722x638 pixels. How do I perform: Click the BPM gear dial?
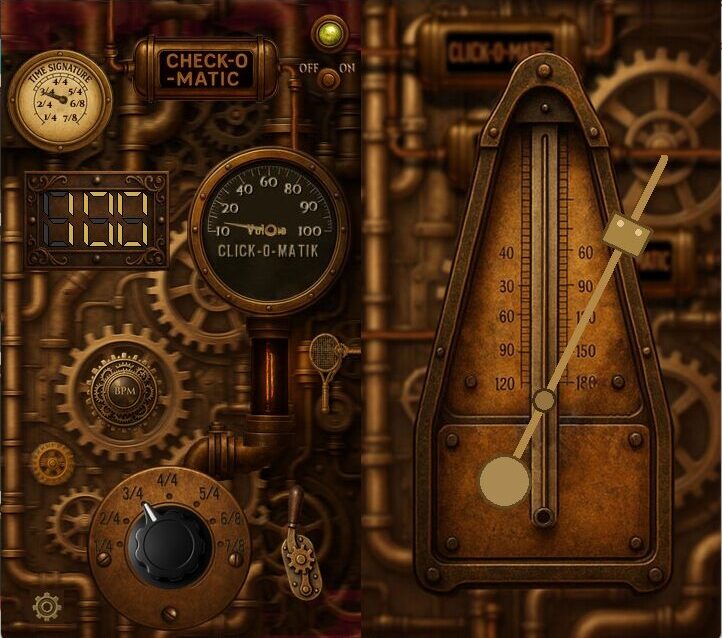tap(125, 389)
